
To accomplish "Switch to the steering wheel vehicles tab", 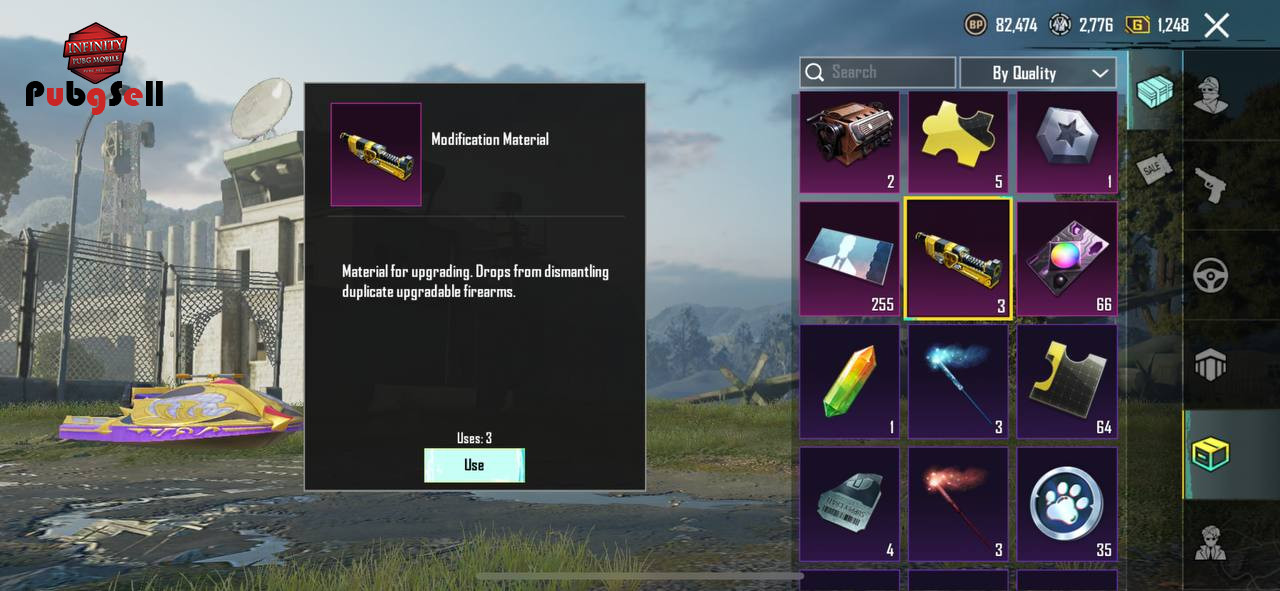I will tap(1211, 275).
